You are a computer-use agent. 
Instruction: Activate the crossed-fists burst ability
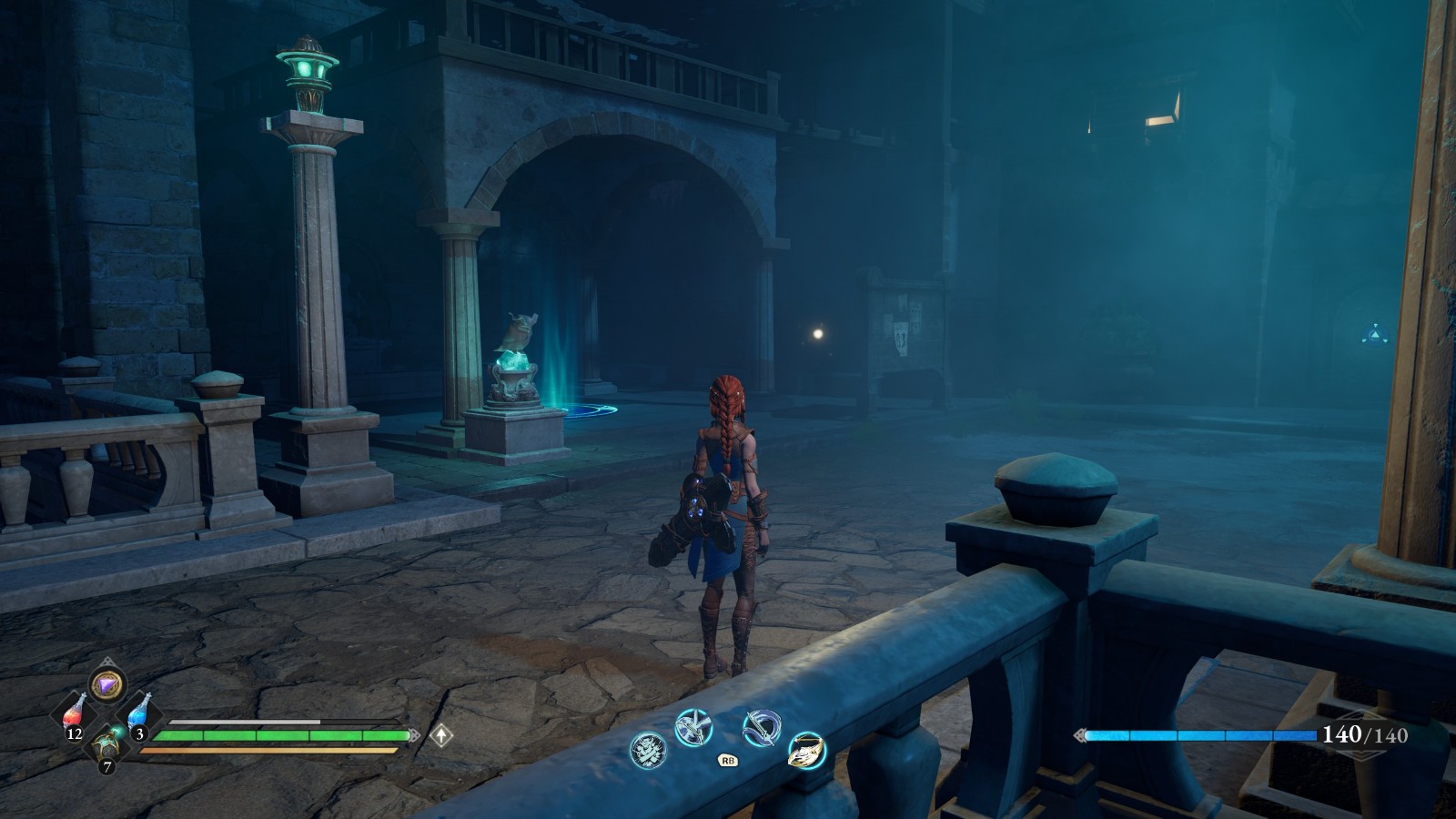click(x=648, y=750)
